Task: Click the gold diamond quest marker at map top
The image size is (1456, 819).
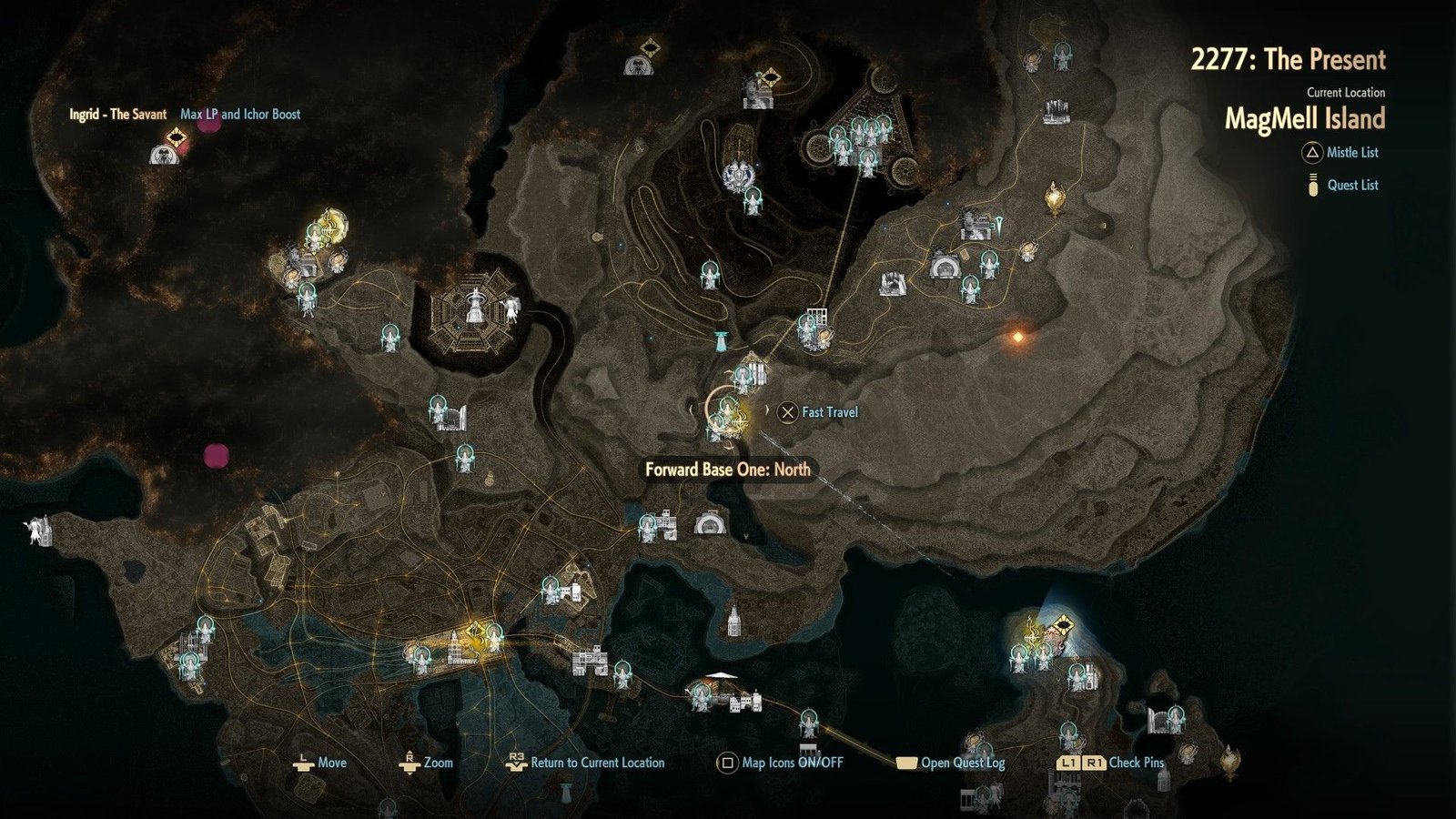Action: [x=650, y=47]
